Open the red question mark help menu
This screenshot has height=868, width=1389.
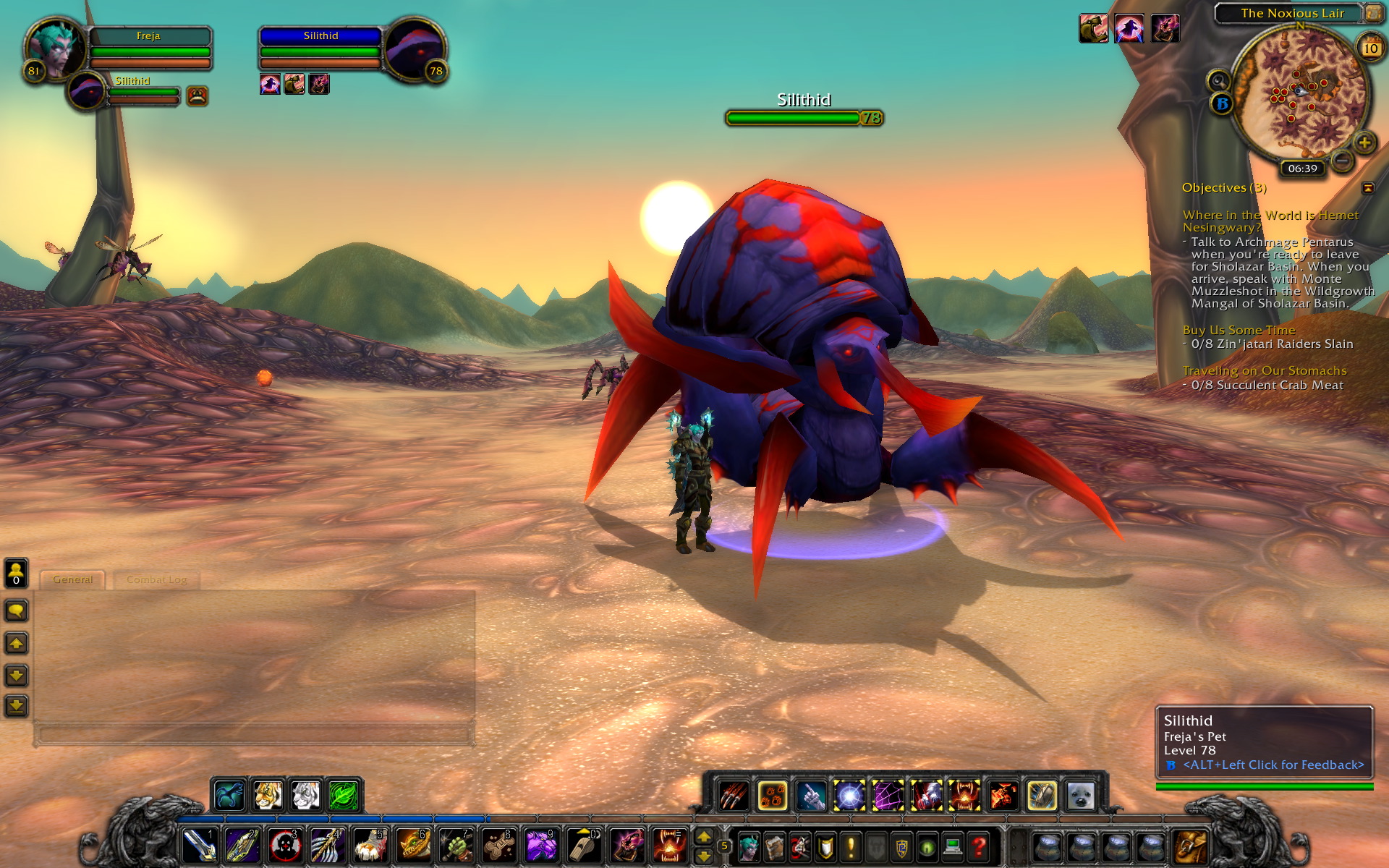click(979, 846)
